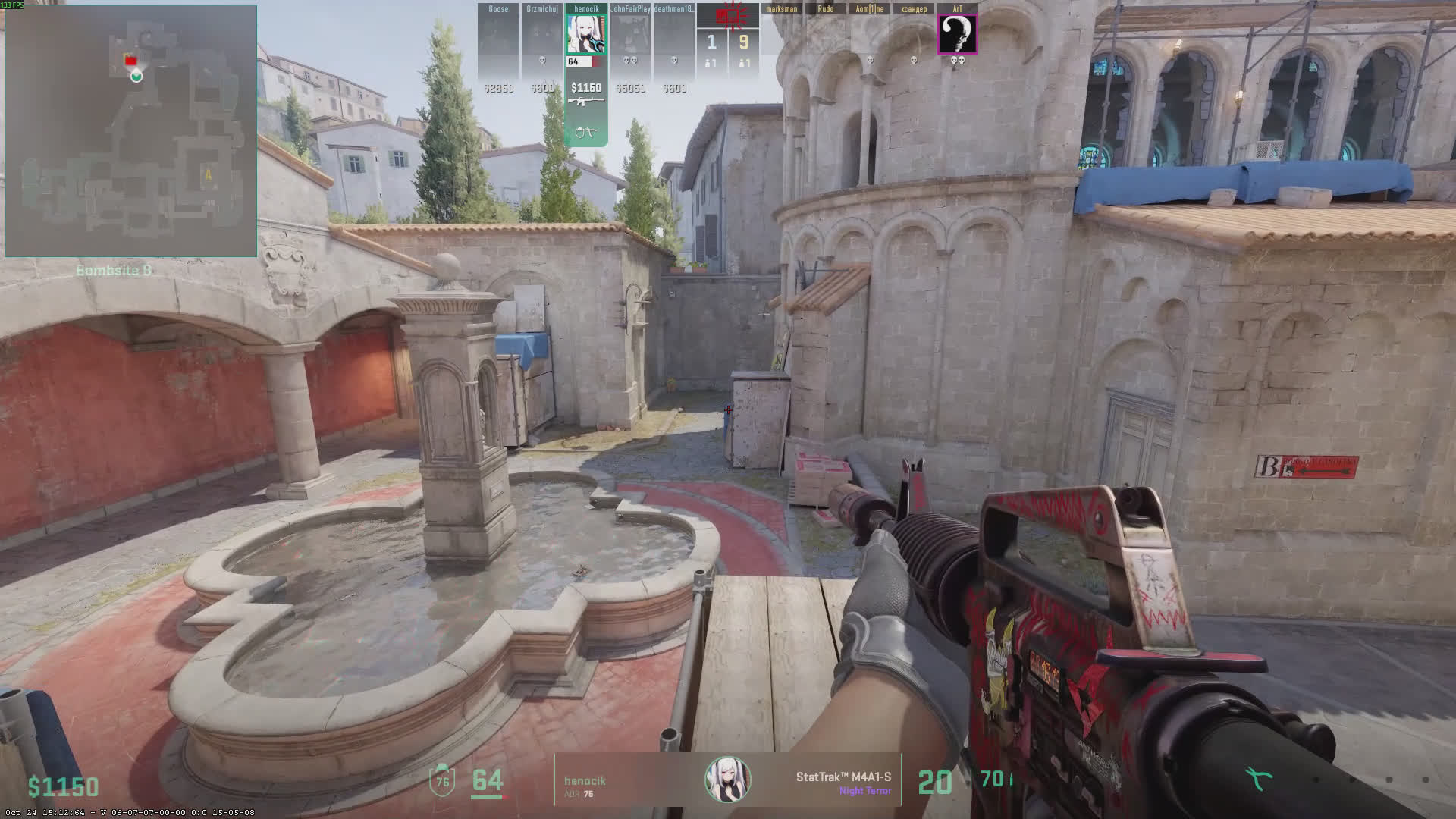Click ArT's skull avatar
Image resolution: width=1456 pixels, height=819 pixels.
click(958, 35)
